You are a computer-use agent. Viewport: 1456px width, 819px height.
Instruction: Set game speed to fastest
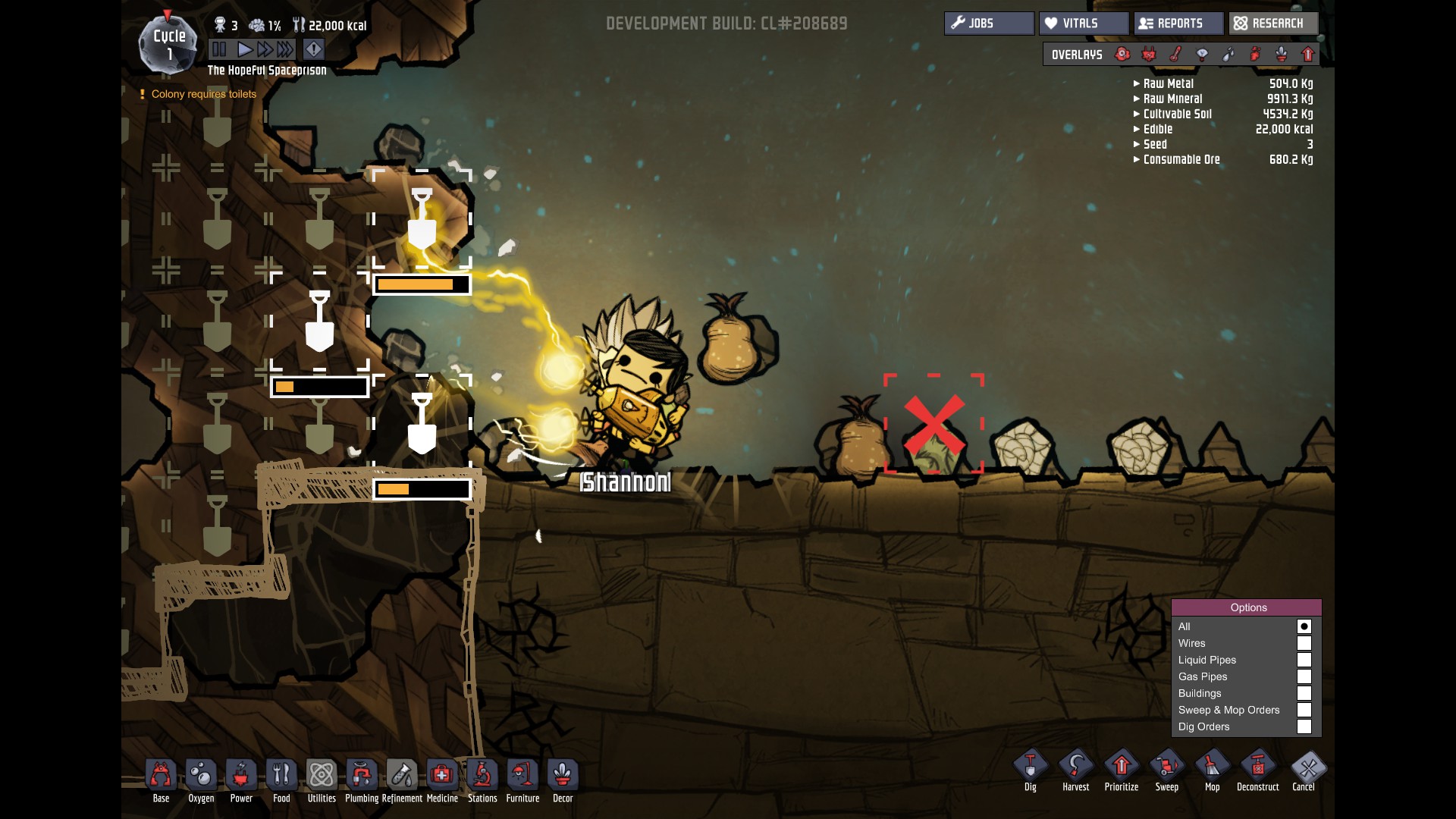tap(285, 50)
